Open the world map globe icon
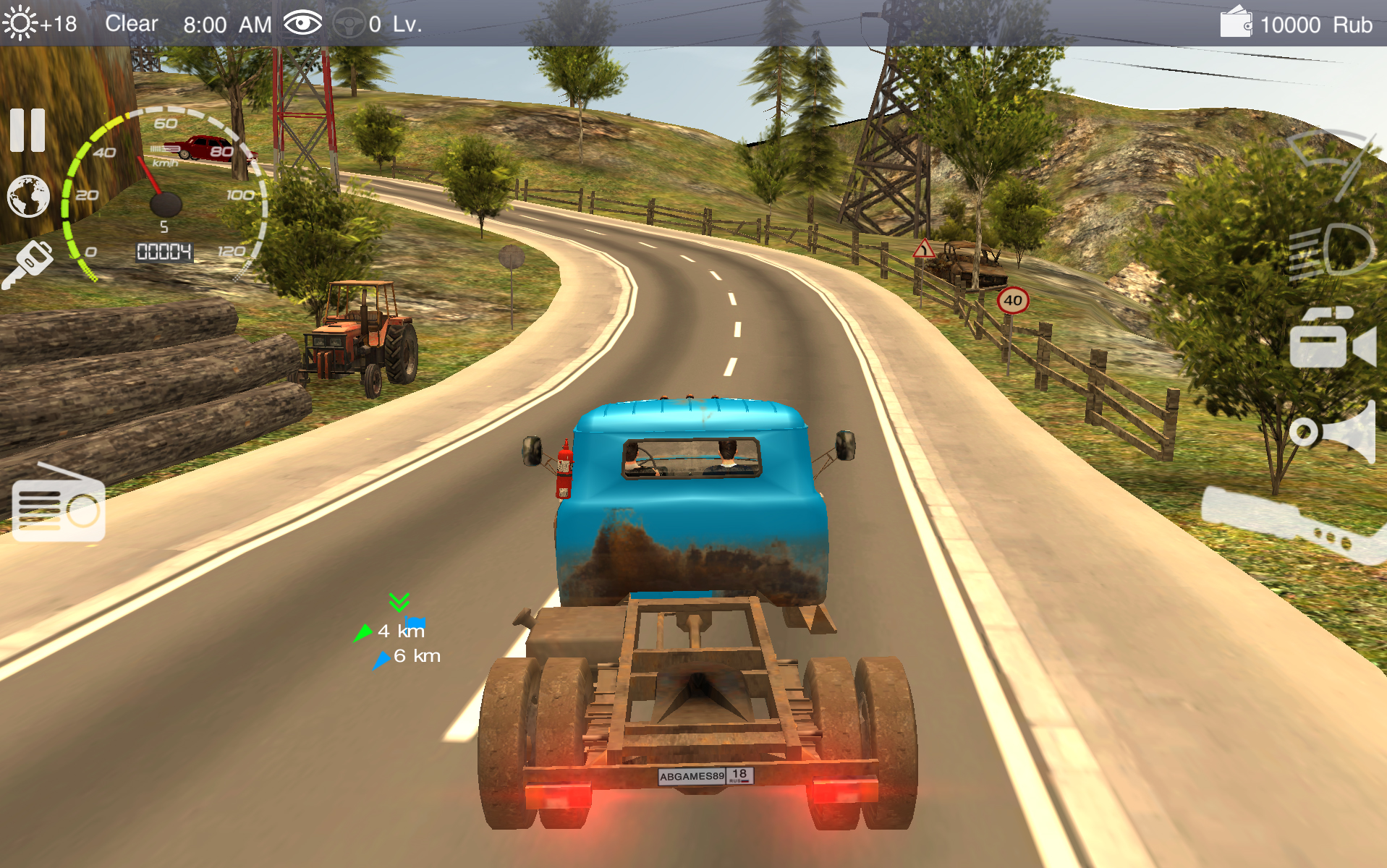Screen dimensions: 1387x868 (28, 196)
